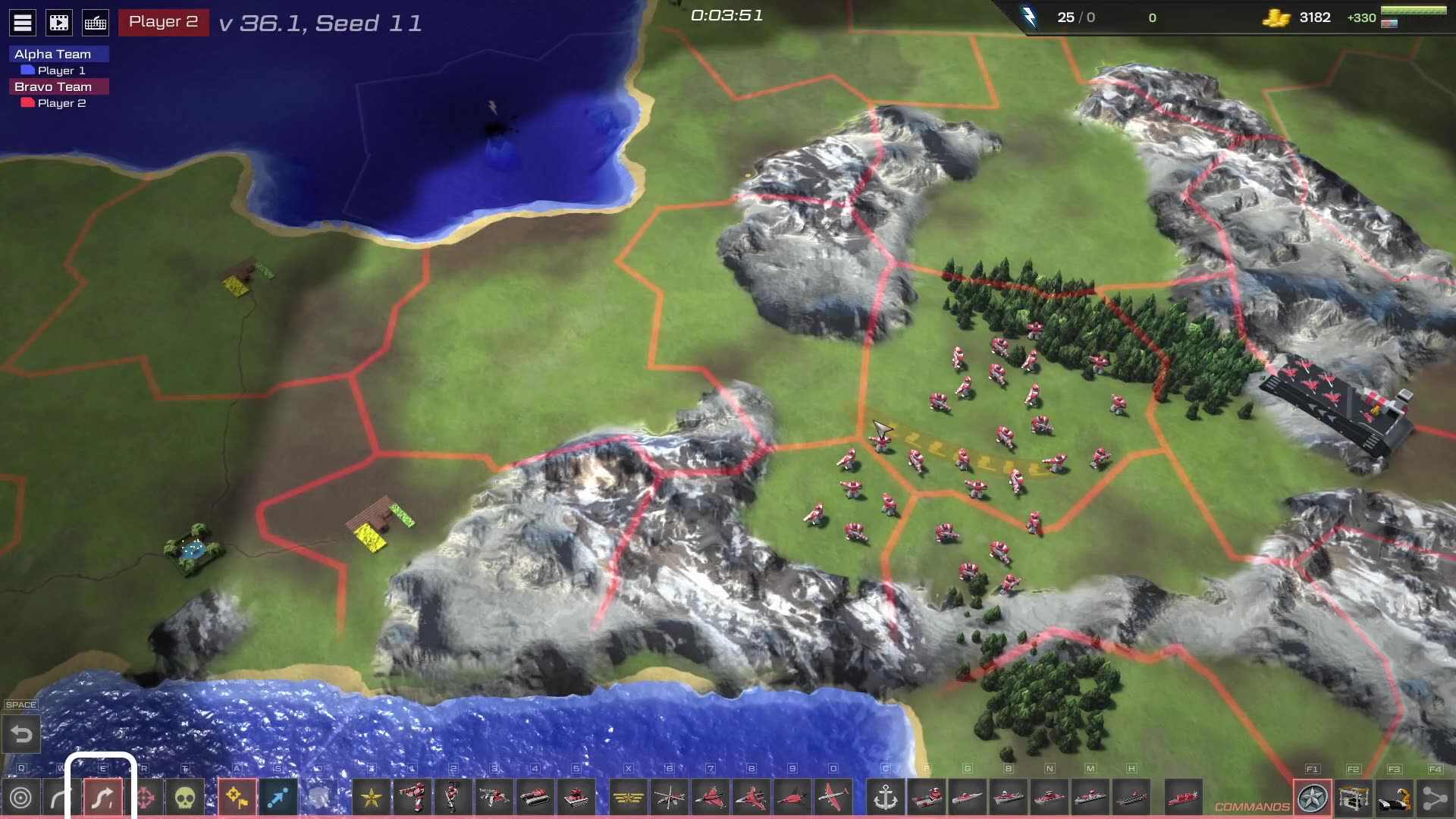Choose the red crosshair attack command
Screen dimensions: 1456x819
(145, 798)
